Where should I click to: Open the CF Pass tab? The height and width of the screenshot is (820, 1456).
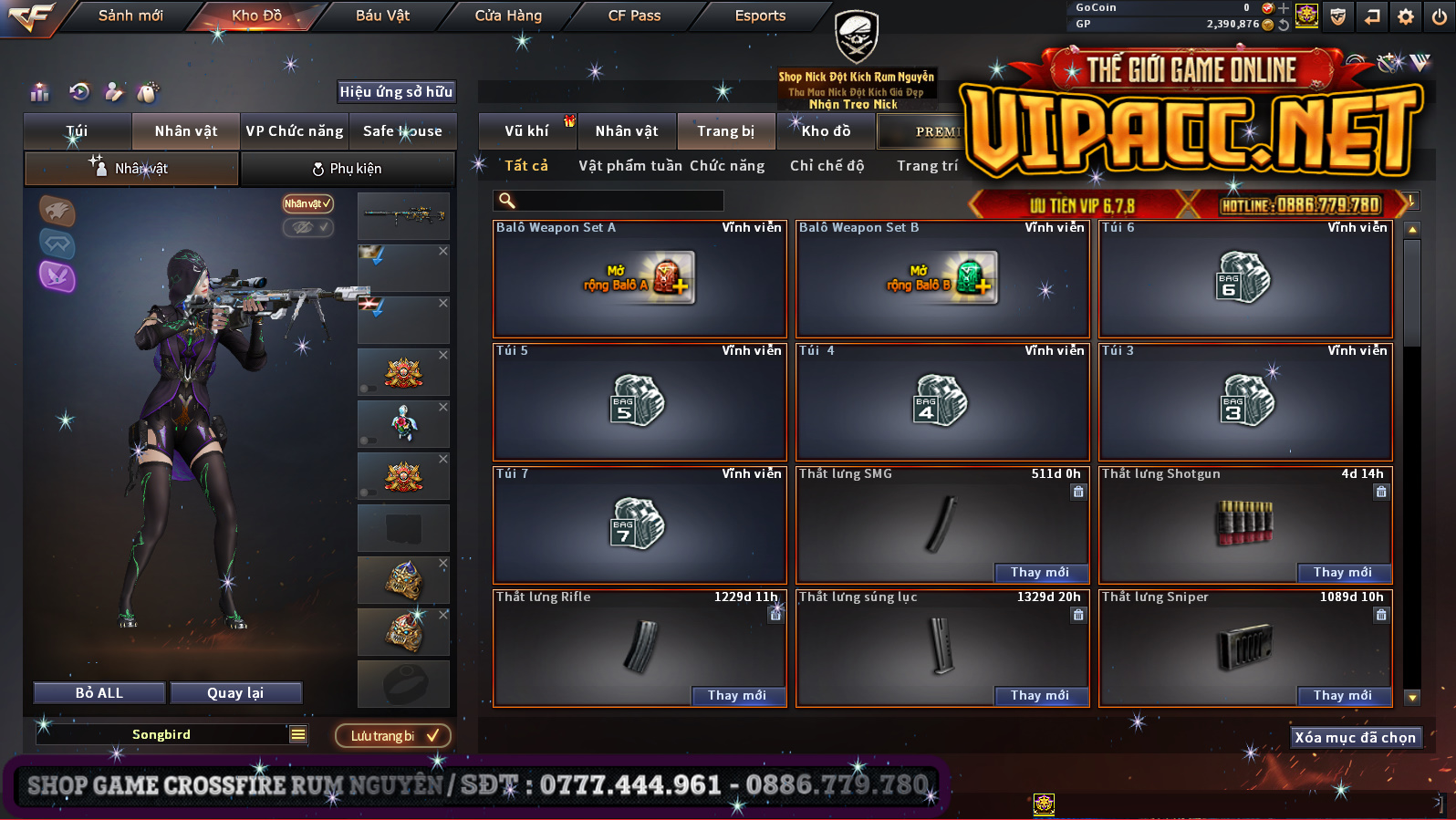[x=634, y=16]
